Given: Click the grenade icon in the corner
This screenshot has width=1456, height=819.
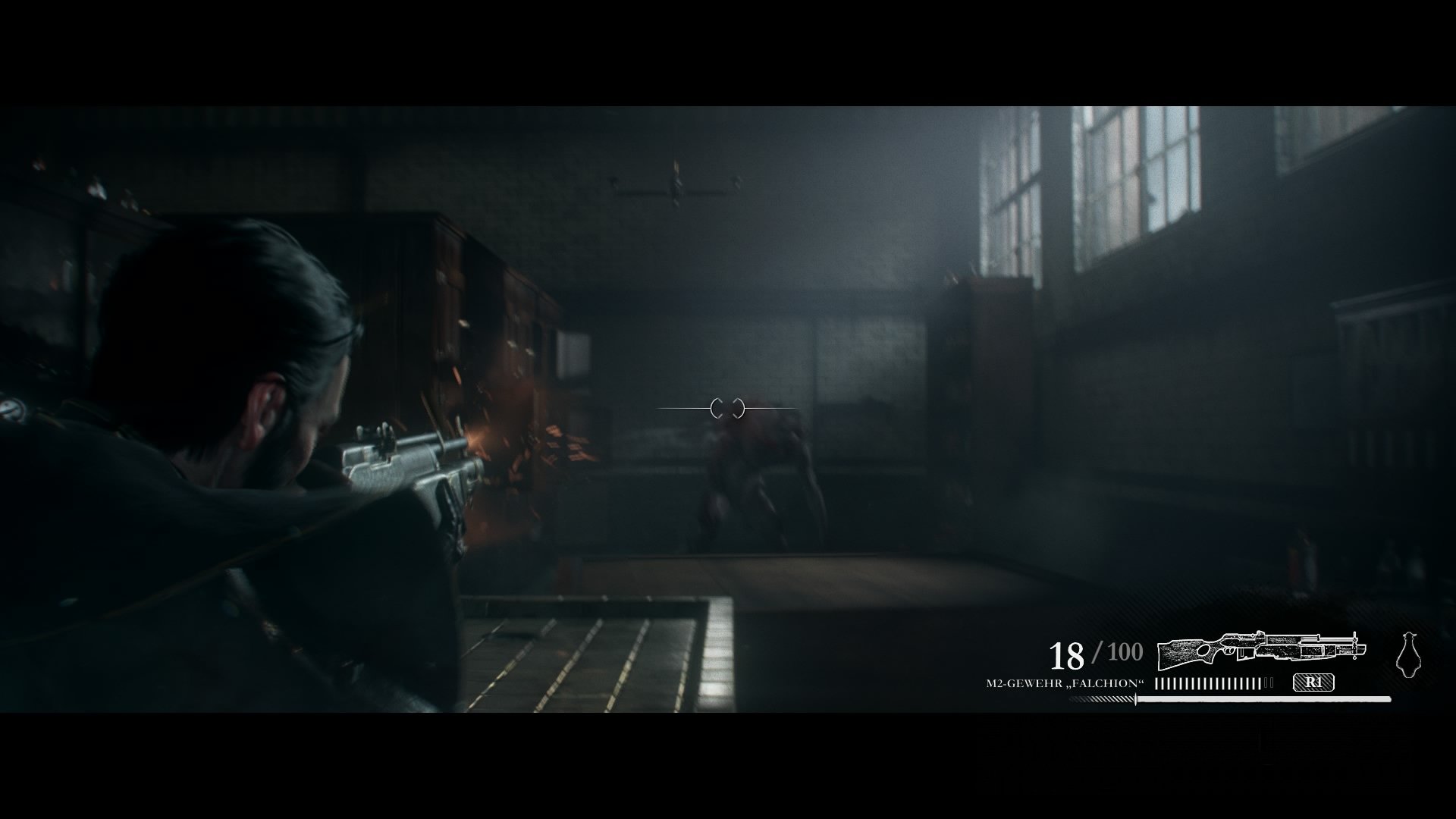Looking at the screenshot, I should point(1410,654).
